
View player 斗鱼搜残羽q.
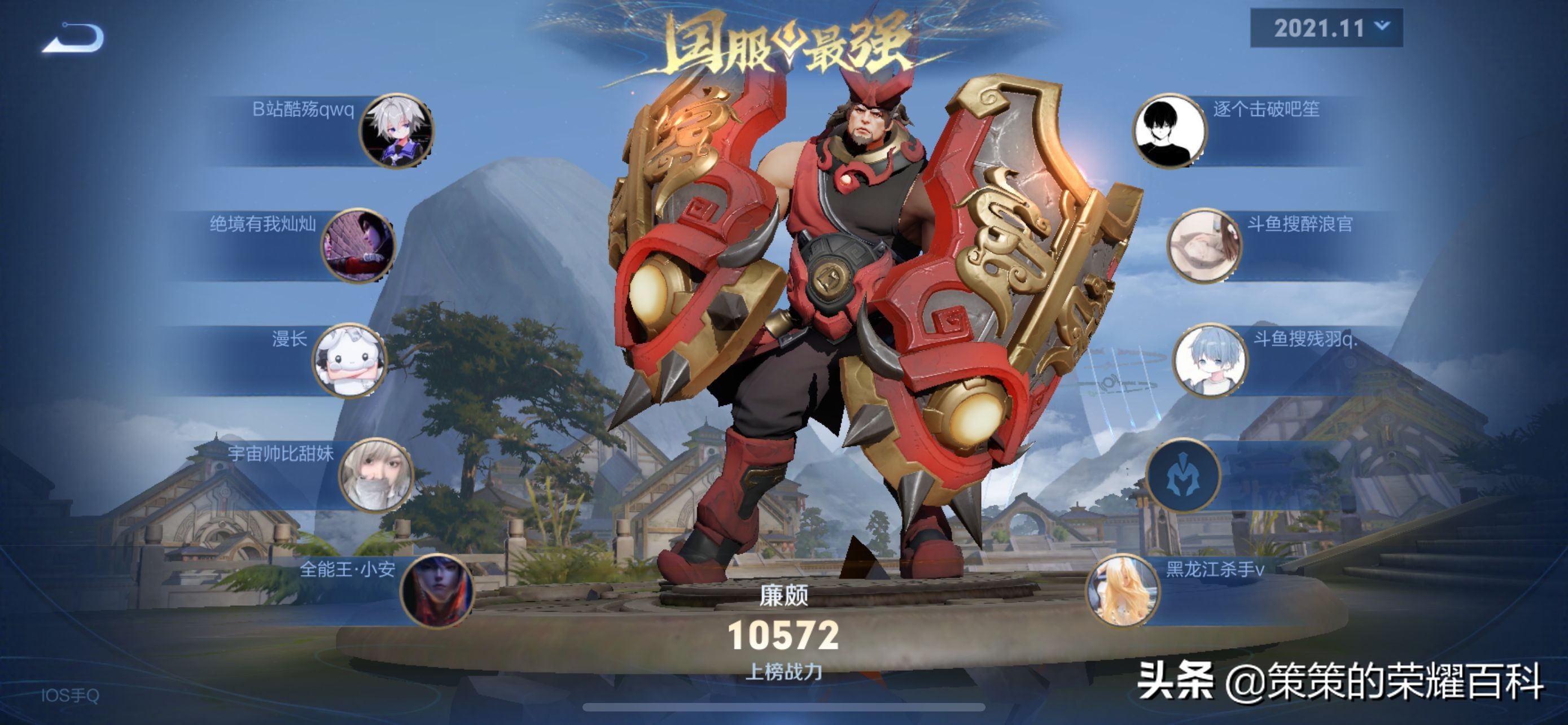coord(1210,360)
